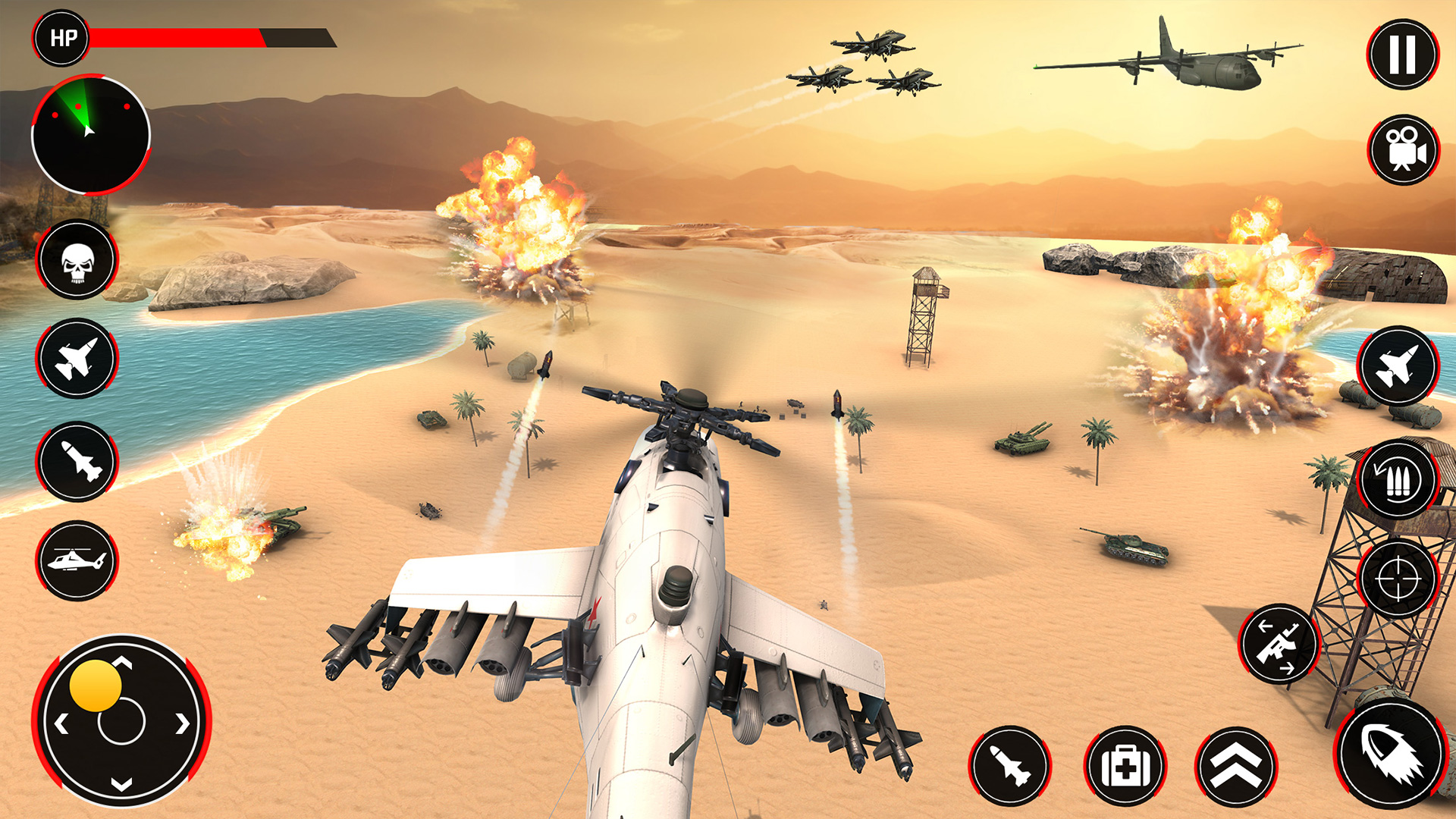Screen dimensions: 1456x819
Task: Switch the camera view
Action: [1402, 149]
